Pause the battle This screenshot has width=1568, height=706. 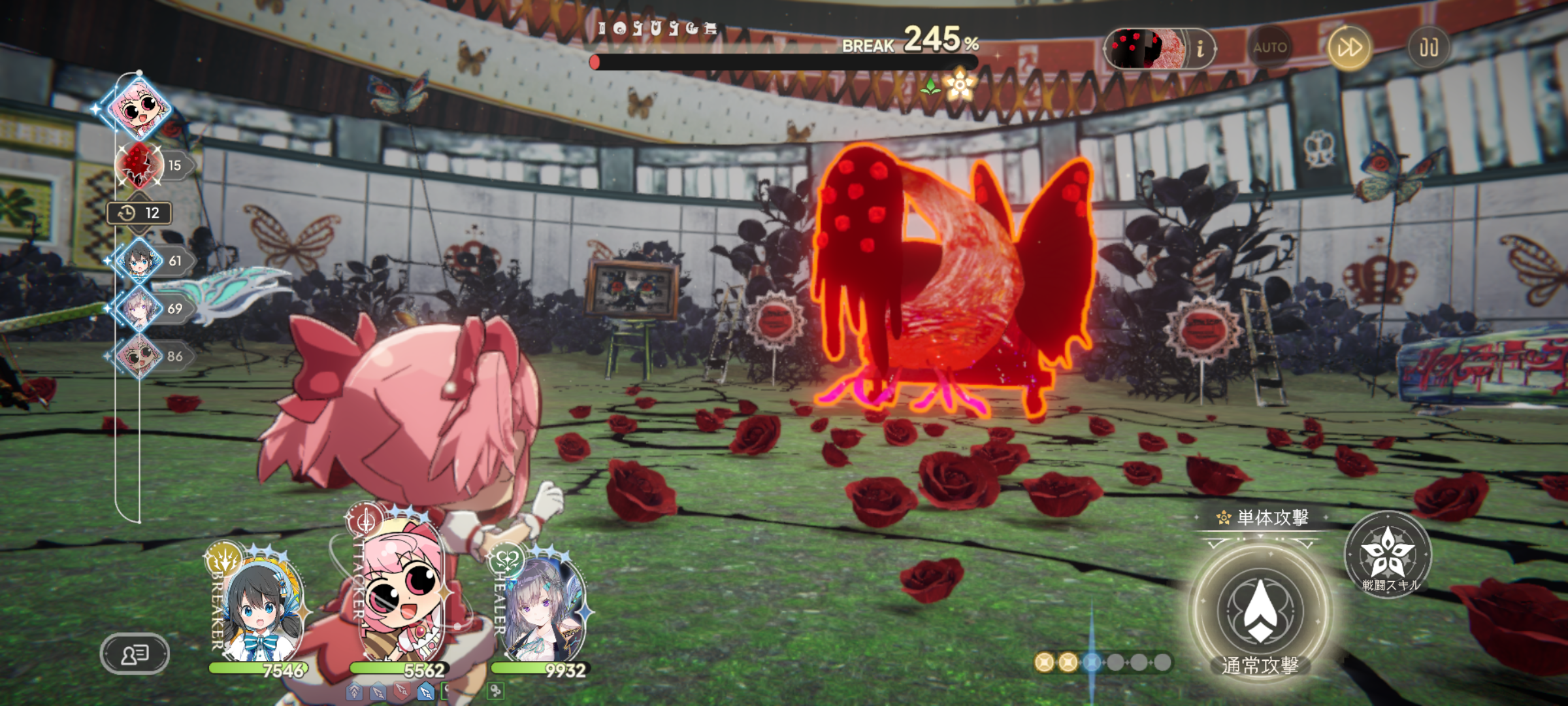pos(1428,48)
